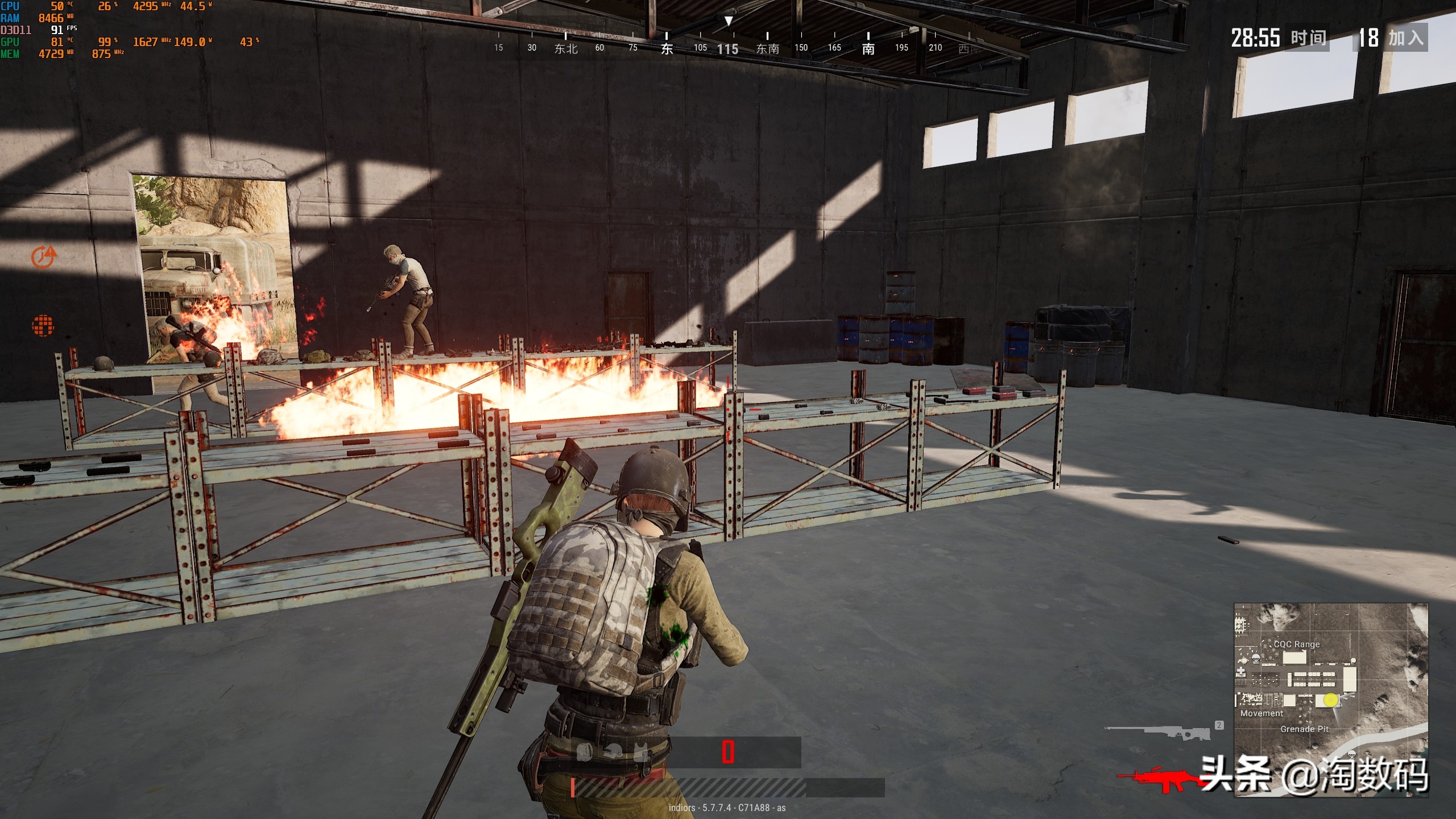The image size is (1456, 819).
Task: Click the helmet equipment icon
Action: click(x=613, y=753)
